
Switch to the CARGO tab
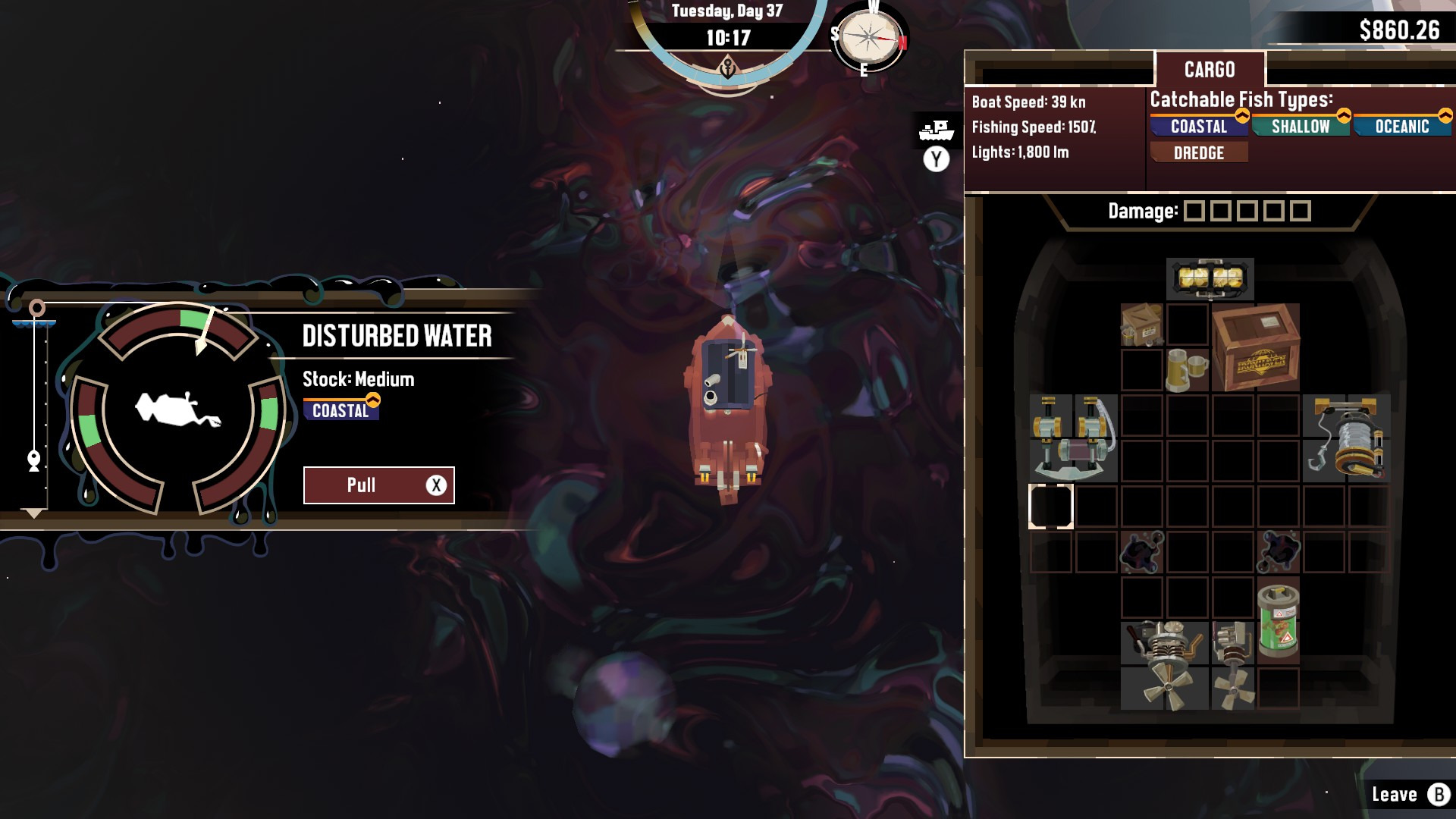(1210, 69)
